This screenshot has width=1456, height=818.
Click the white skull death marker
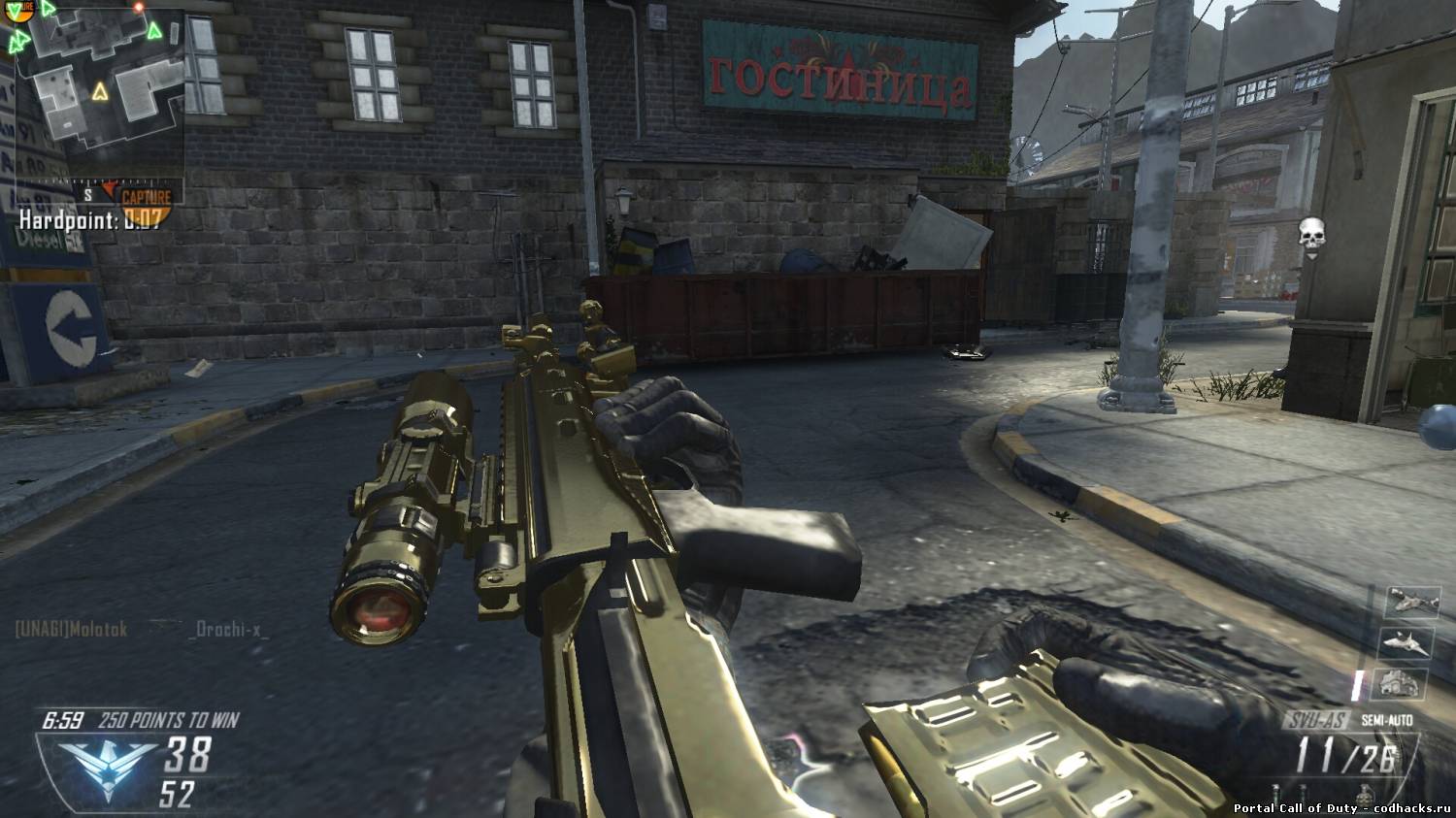[x=1310, y=234]
